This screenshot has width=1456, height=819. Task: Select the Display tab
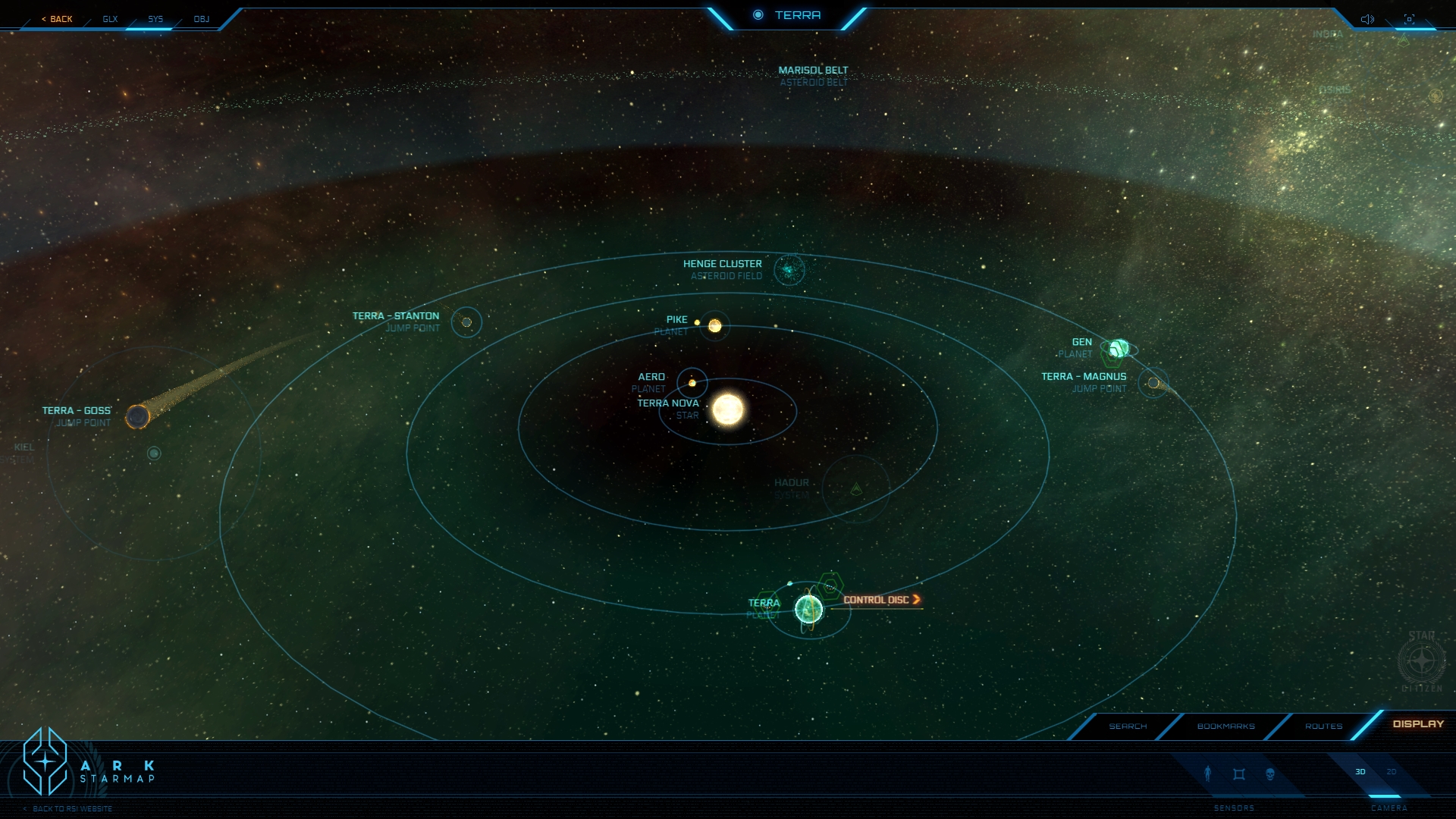pyautogui.click(x=1418, y=724)
